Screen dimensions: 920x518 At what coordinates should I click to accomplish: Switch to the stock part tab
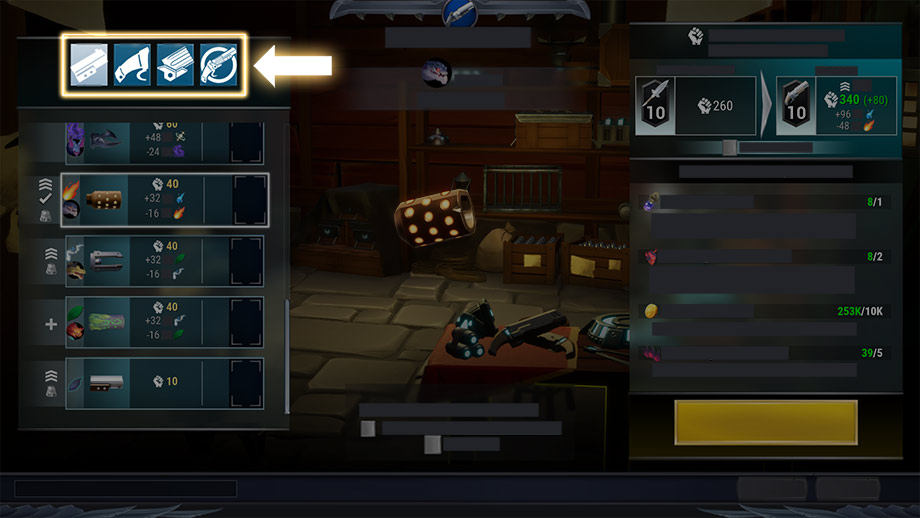pos(131,66)
